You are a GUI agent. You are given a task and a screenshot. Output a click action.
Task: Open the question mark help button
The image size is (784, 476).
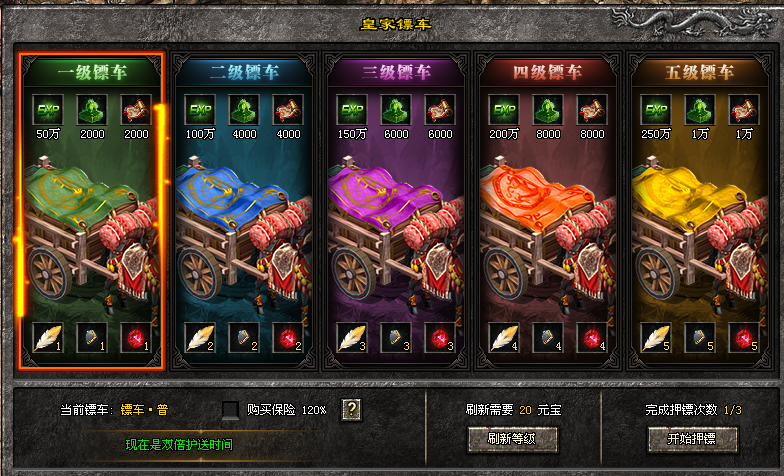350,409
